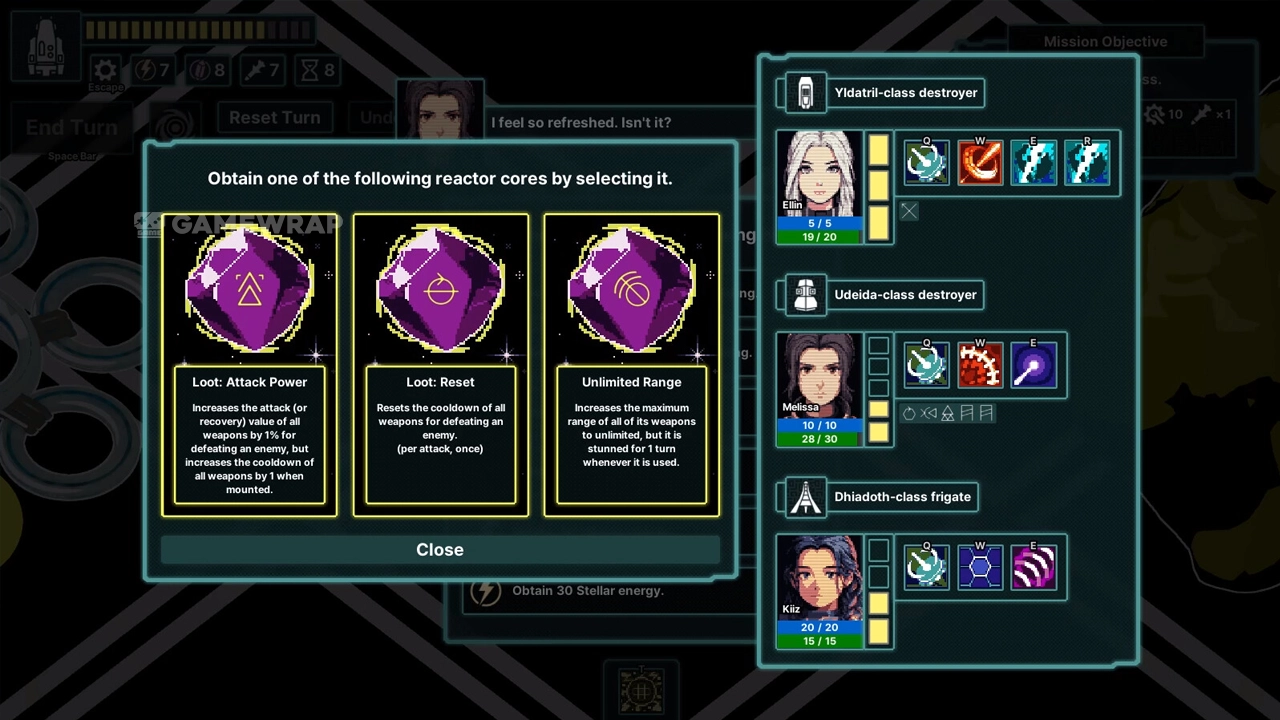Click Kiiz's Q weapon icon
Viewport: 1280px width, 720px height.
click(x=926, y=567)
